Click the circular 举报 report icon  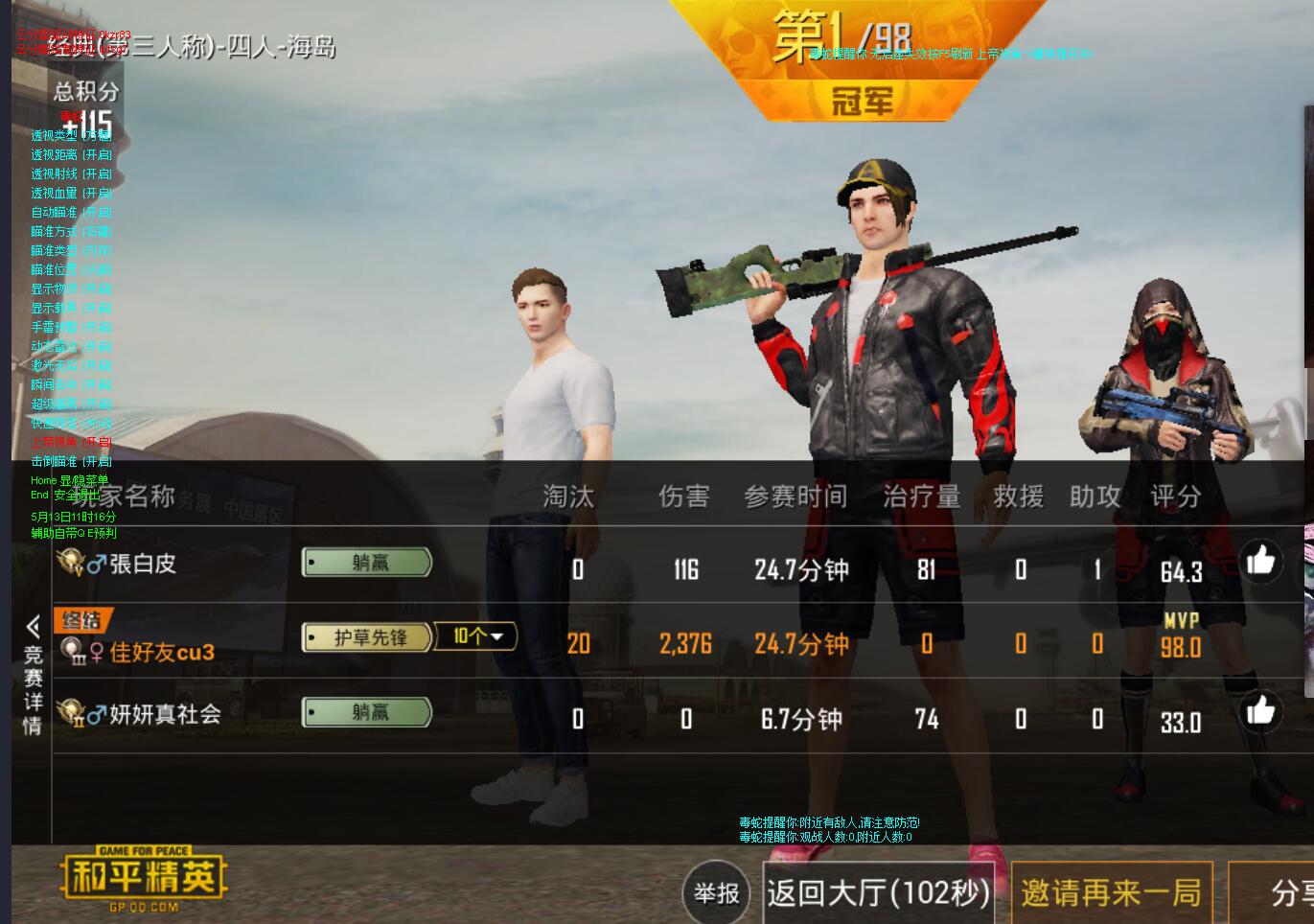click(716, 892)
